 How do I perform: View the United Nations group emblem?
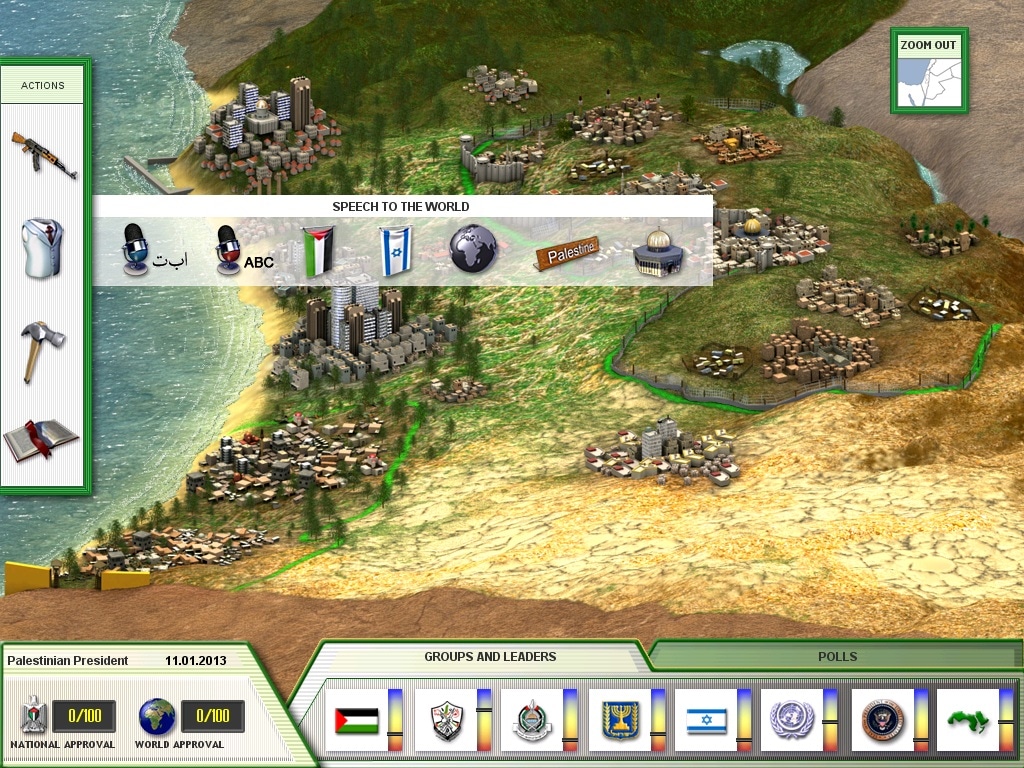[792, 719]
